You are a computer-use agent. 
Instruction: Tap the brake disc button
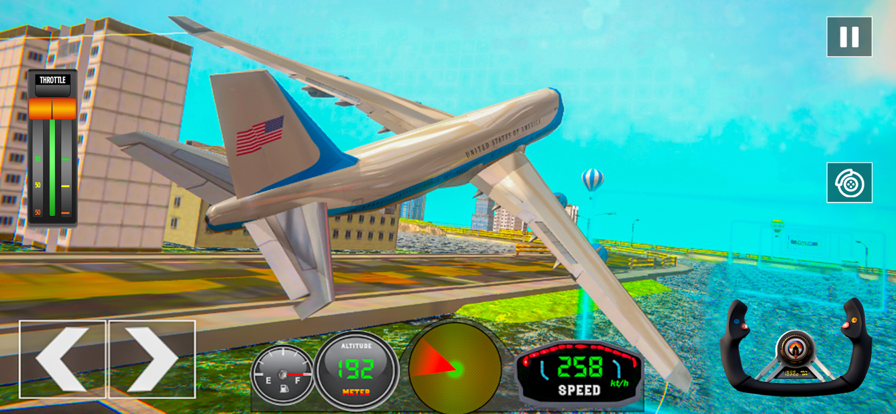[849, 183]
